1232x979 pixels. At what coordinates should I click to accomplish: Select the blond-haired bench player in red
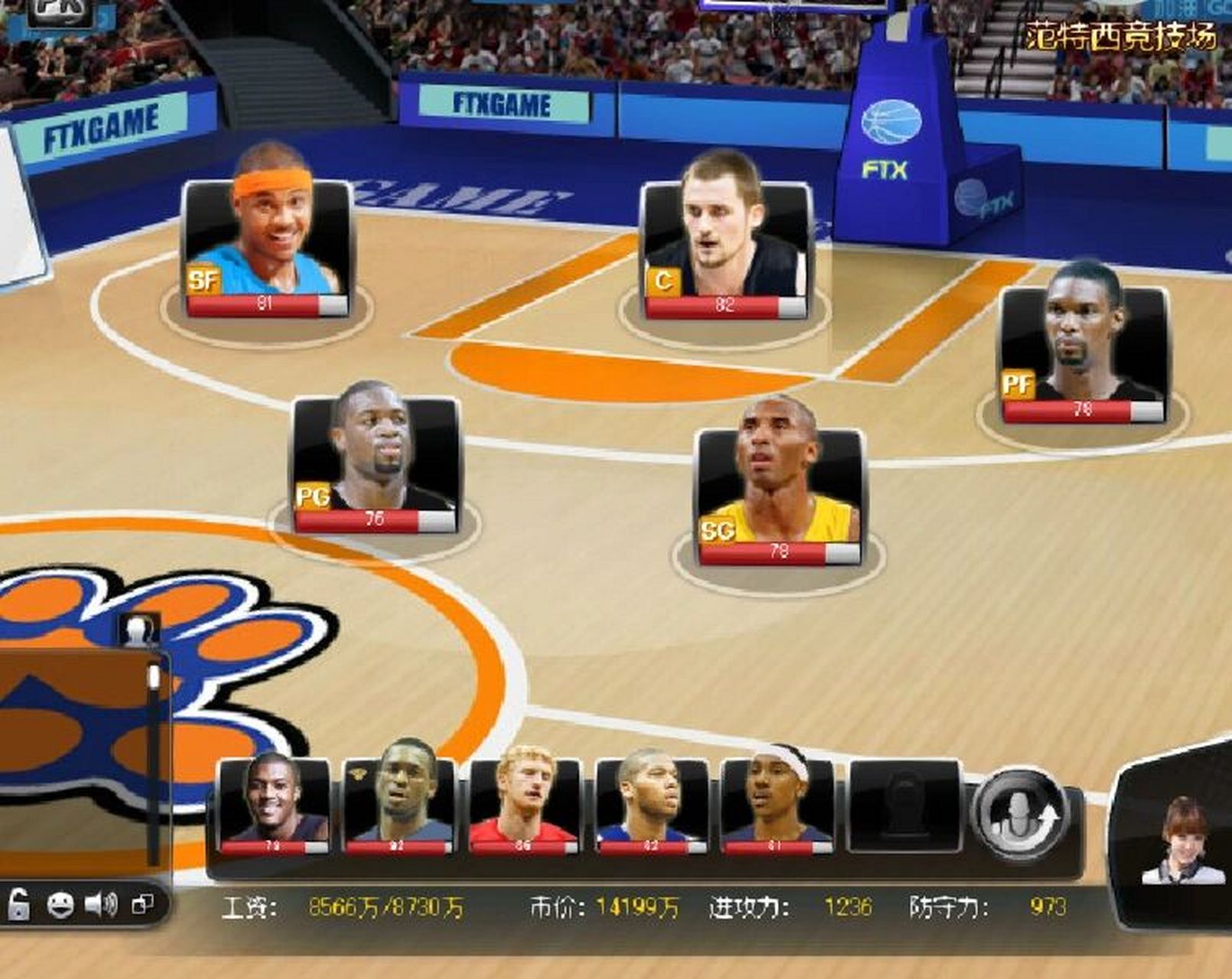[524, 803]
